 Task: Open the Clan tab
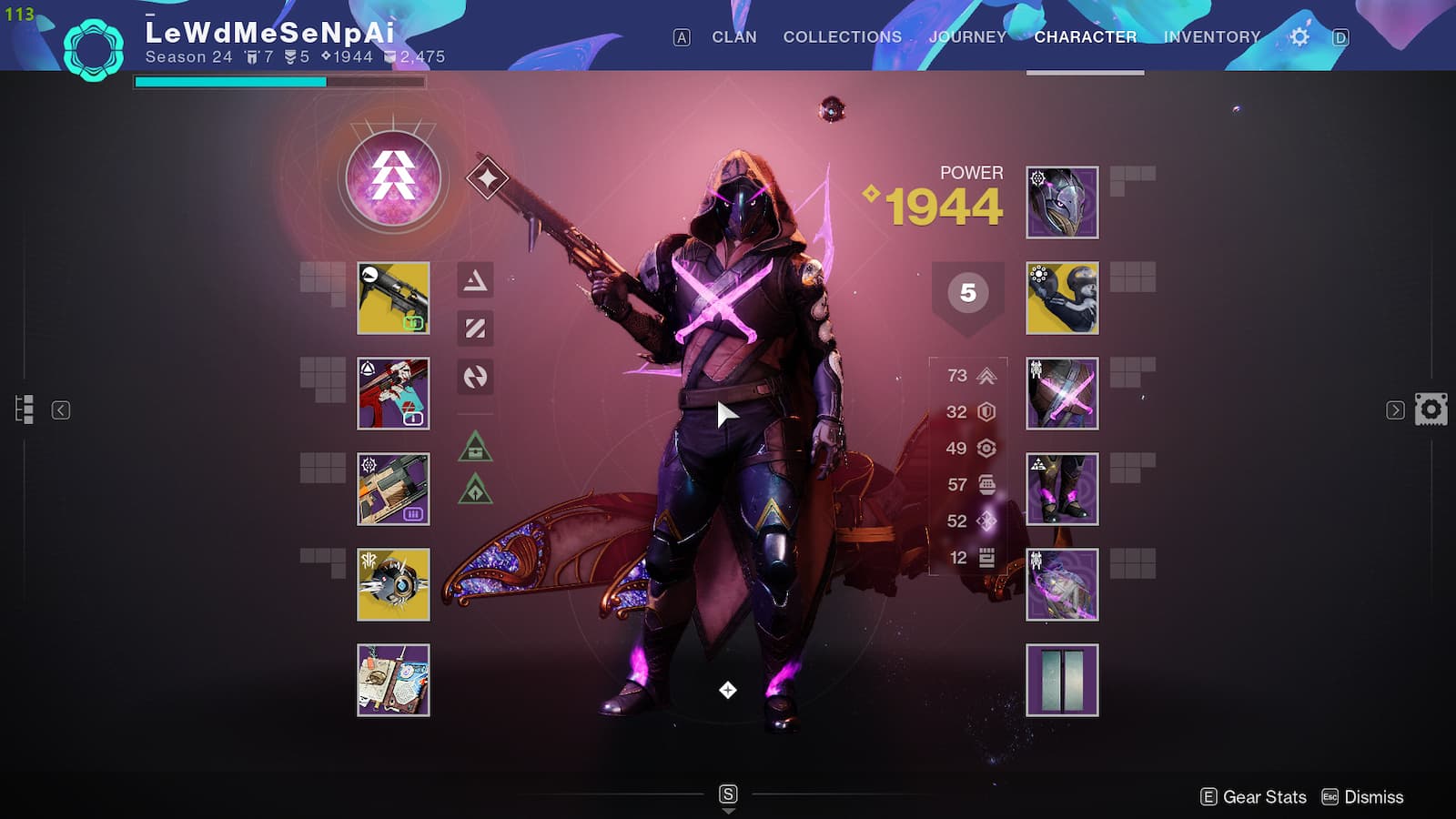[x=733, y=37]
